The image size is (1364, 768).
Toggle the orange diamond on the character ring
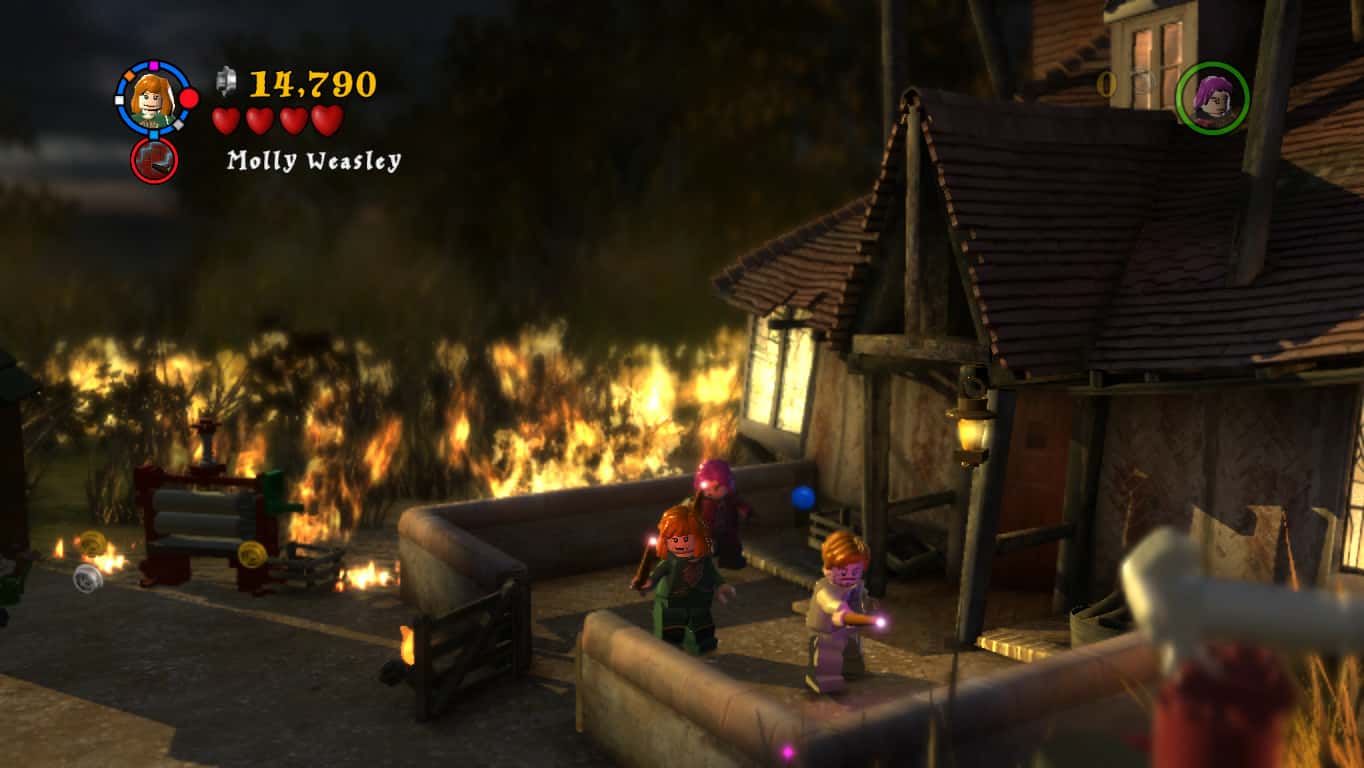(x=127, y=76)
